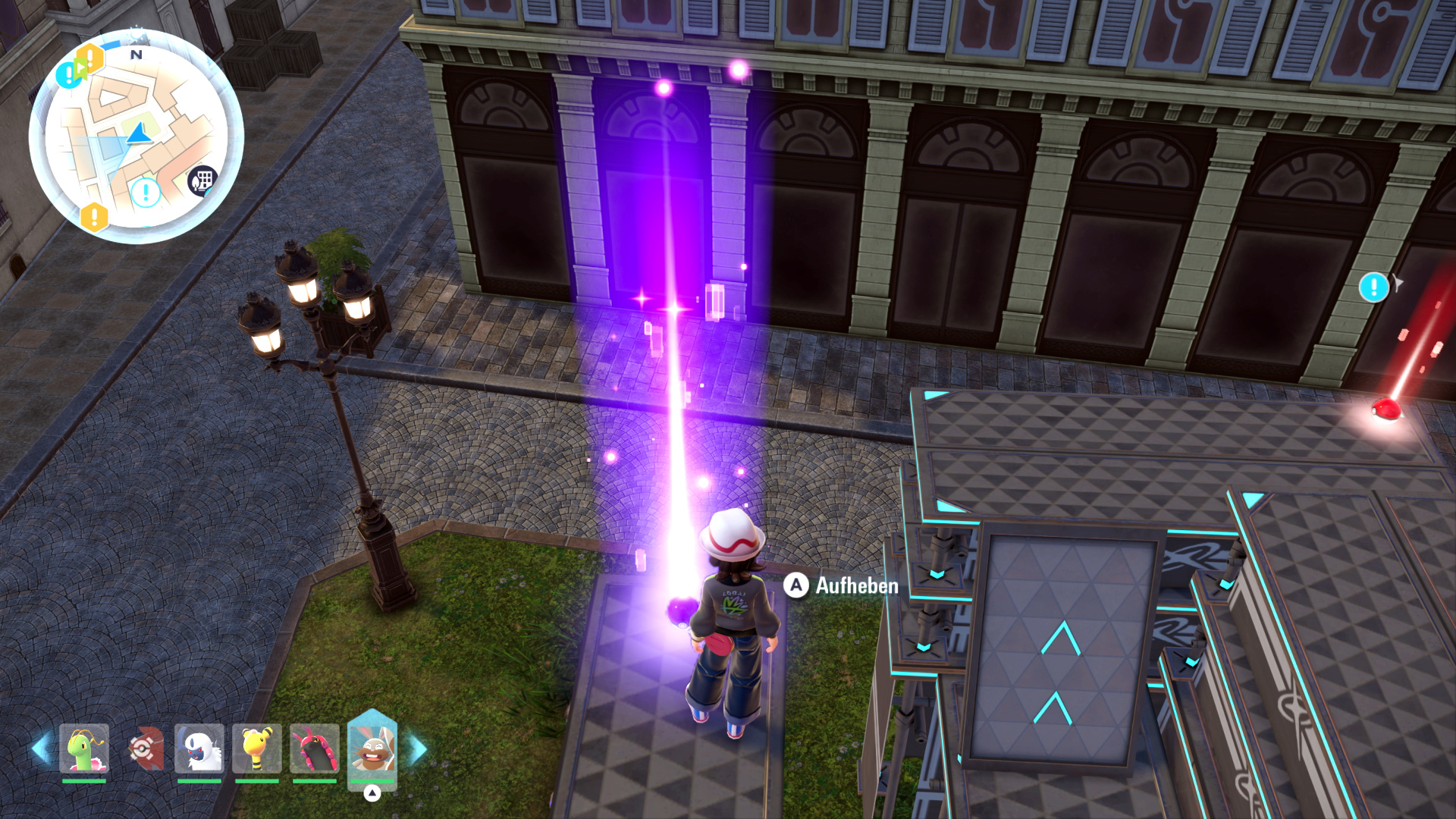This screenshot has width=1456, height=819.
Task: Click the blue player arrow on the minimap
Action: pos(138,135)
